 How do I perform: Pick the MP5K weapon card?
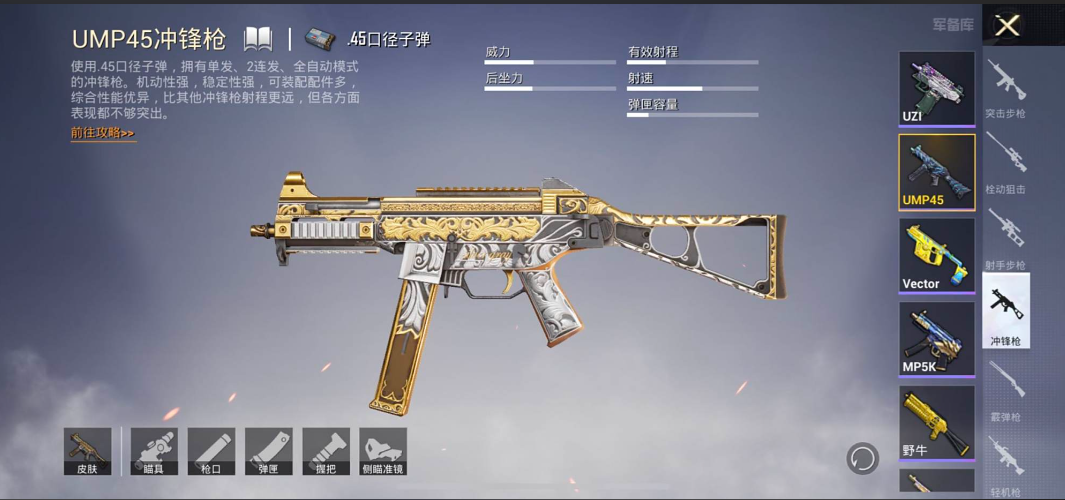[x=936, y=338]
